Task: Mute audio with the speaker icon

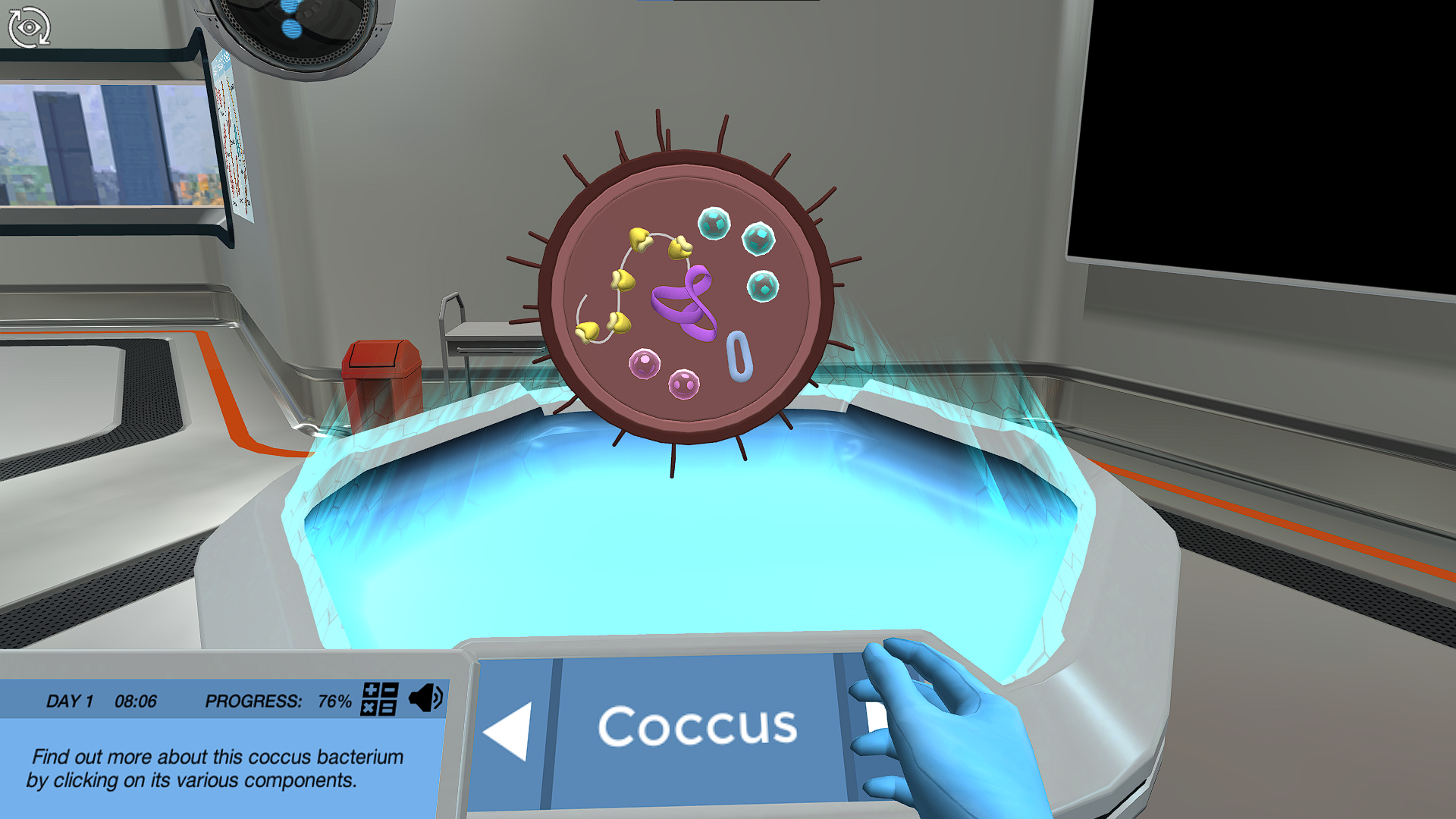Action: pyautogui.click(x=427, y=698)
